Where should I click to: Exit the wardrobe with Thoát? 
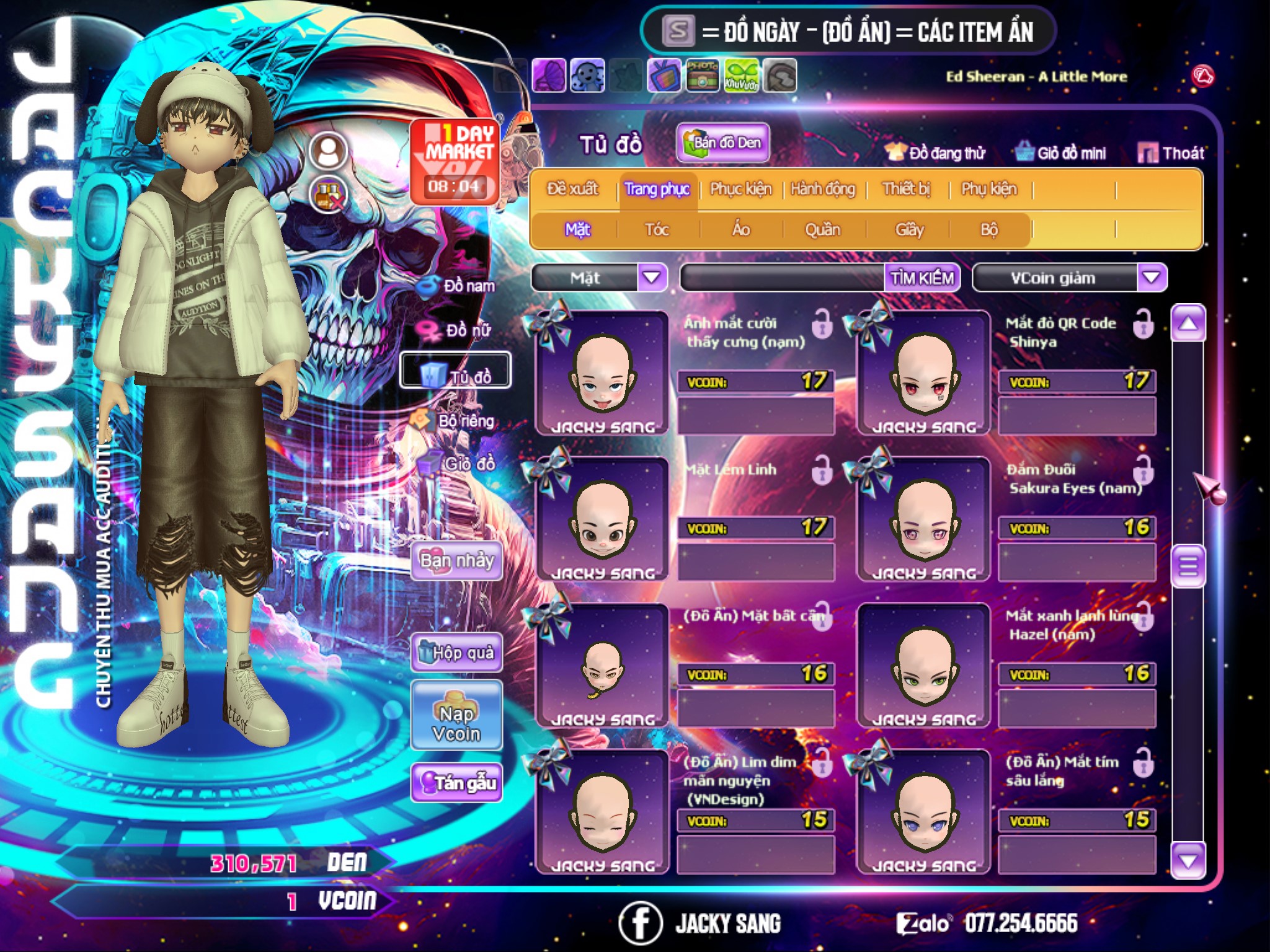click(1171, 153)
